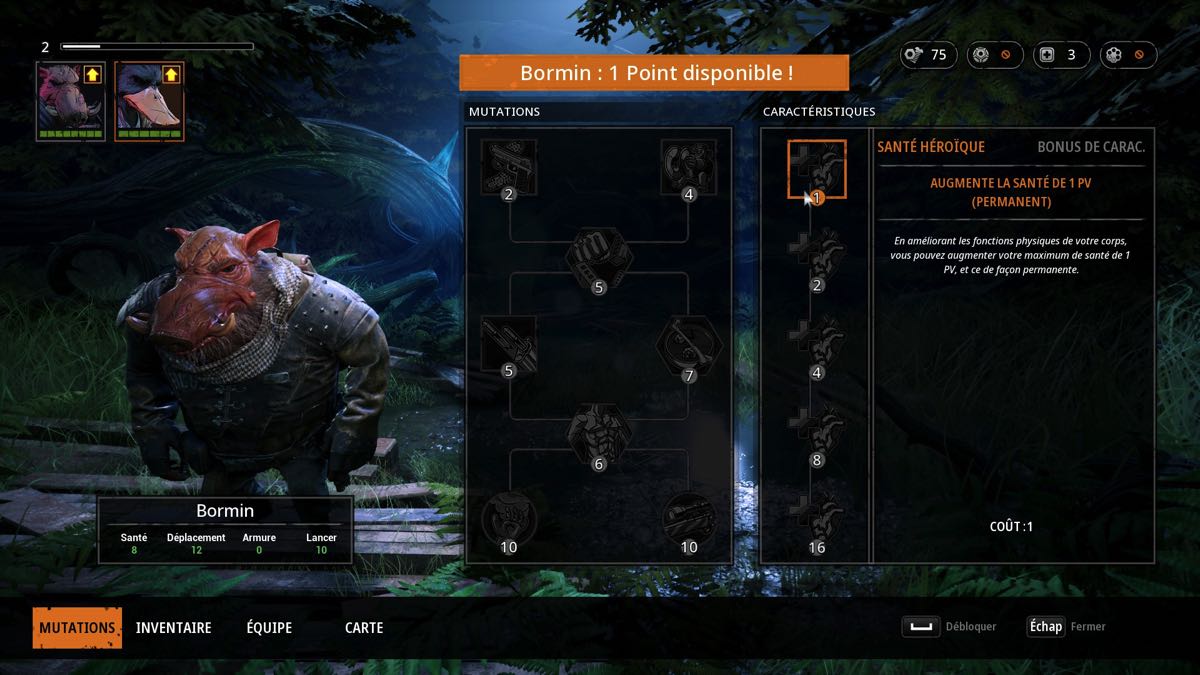Select the mutation node costing 4
1200x675 pixels.
click(688, 168)
